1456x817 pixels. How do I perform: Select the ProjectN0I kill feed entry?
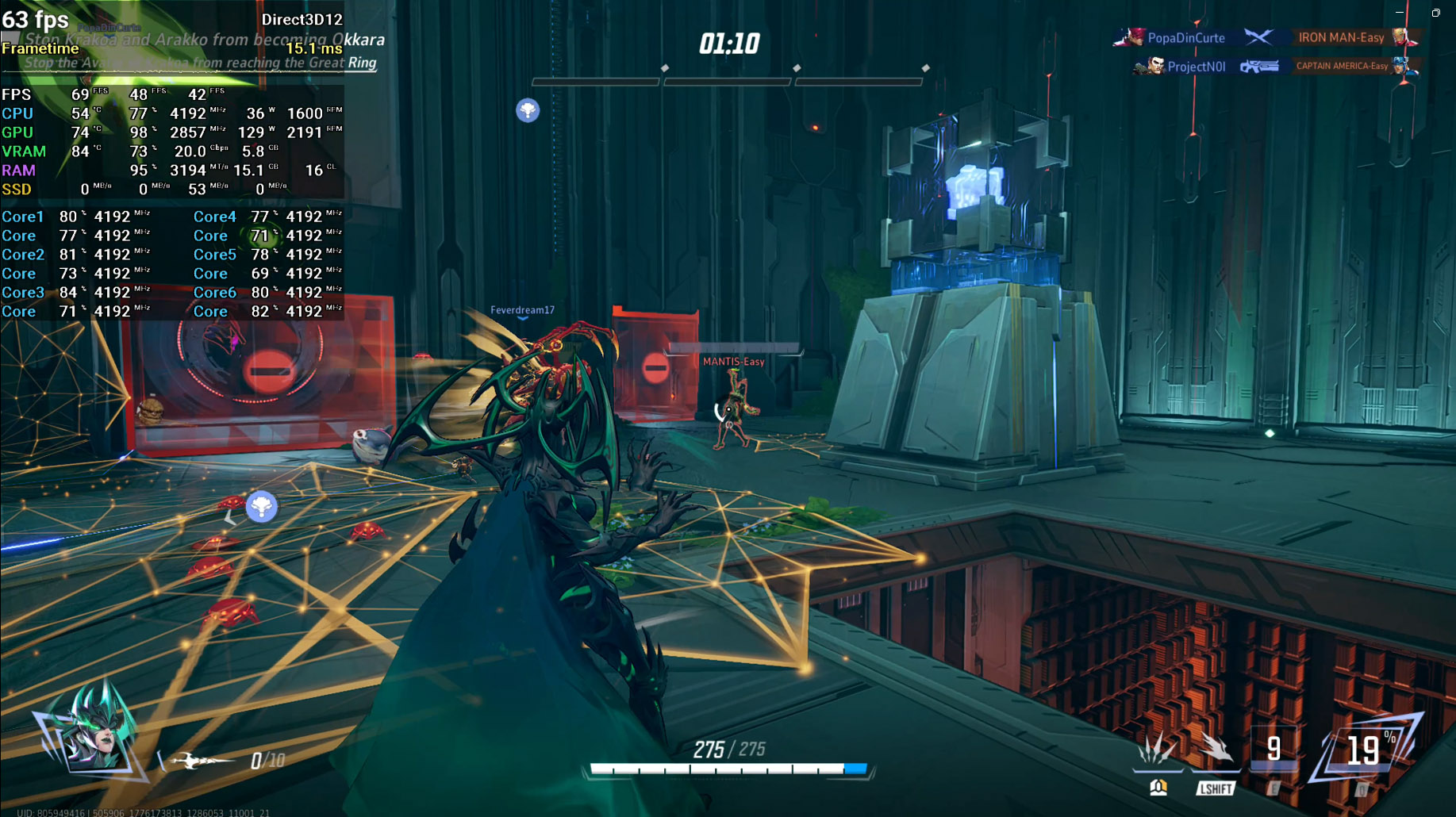click(1196, 67)
